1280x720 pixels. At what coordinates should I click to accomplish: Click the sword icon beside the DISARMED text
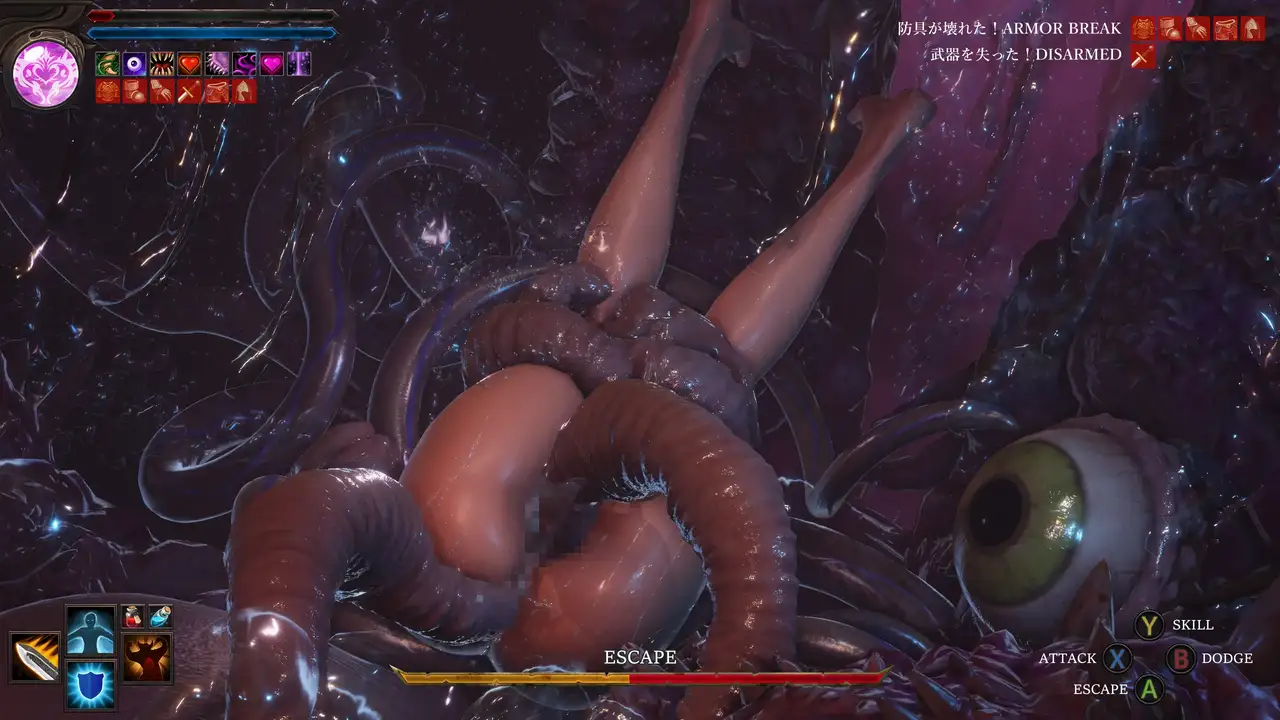pos(1143,57)
